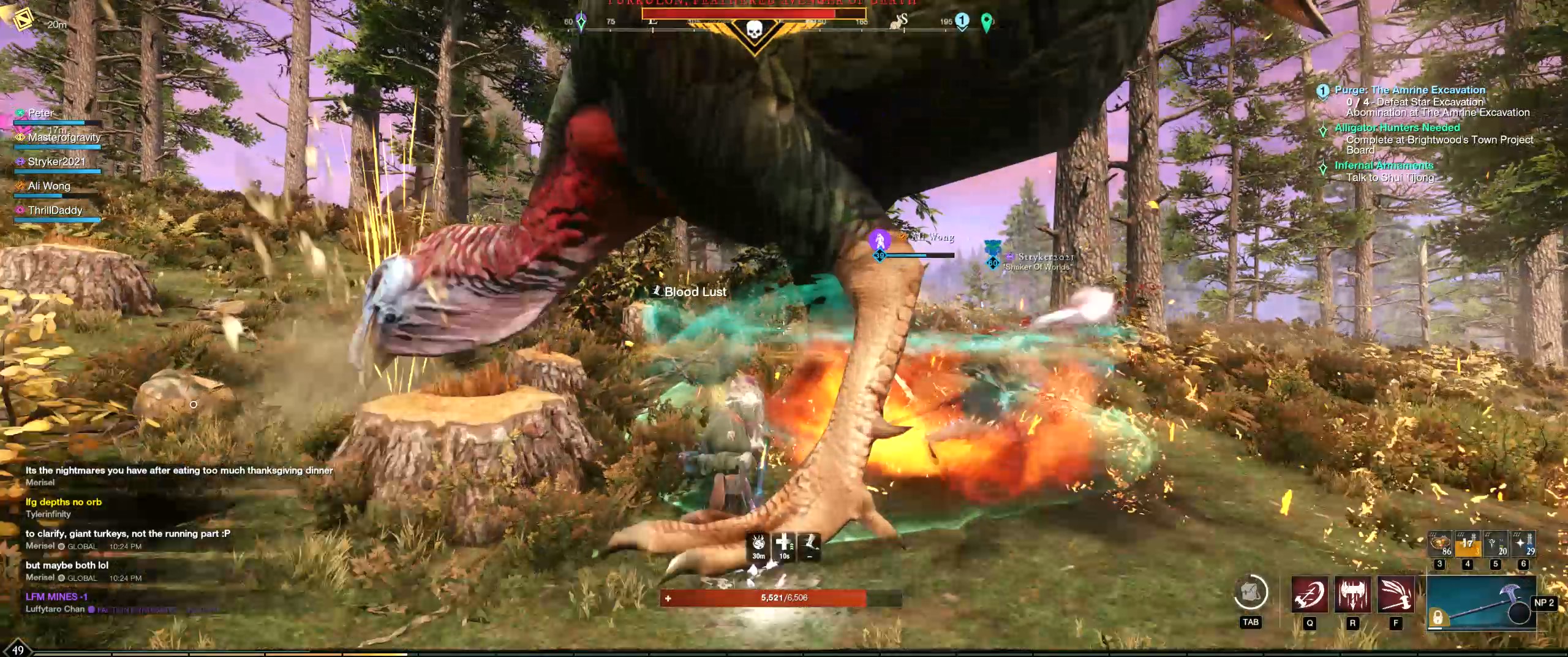Select party member Masterofgravity

(x=64, y=138)
